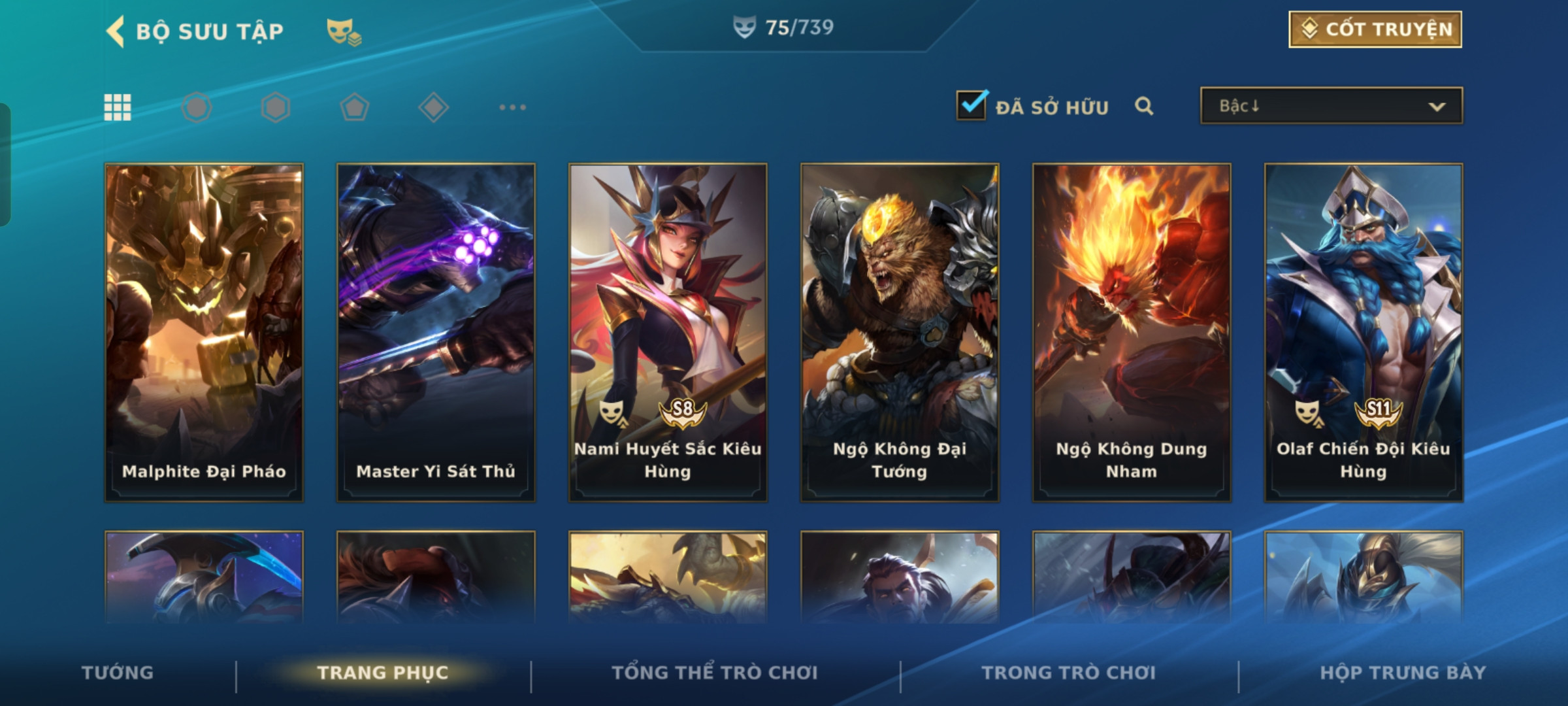Open the Trong Trò Chơi tab
This screenshot has height=706, width=1568.
pos(1069,673)
